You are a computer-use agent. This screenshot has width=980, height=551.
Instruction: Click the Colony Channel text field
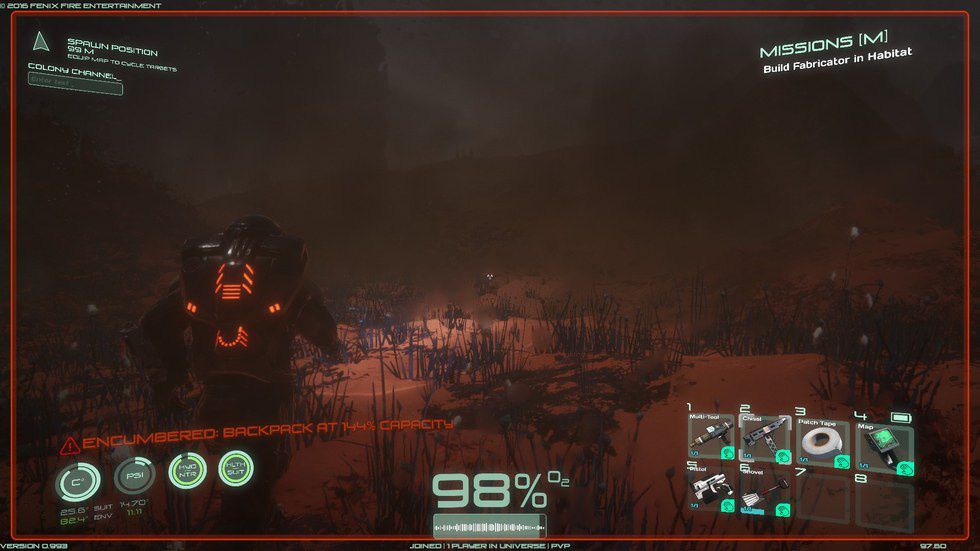75,87
